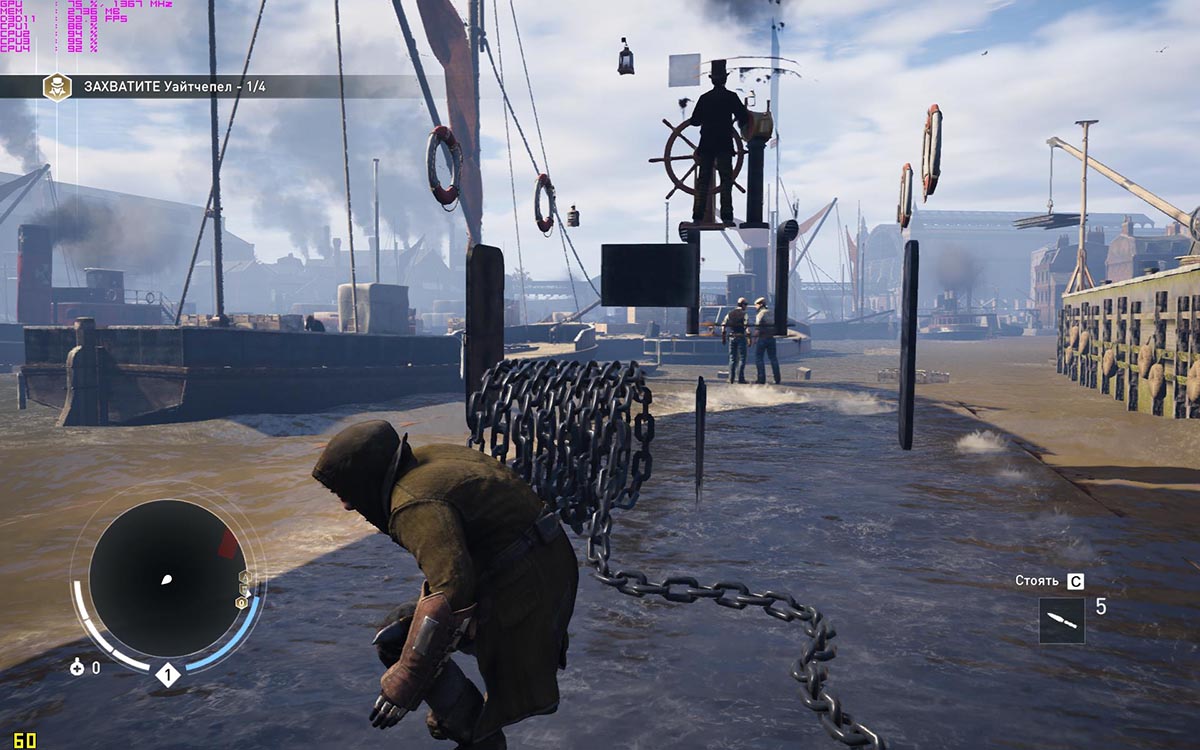This screenshot has height=750, width=1200.
Task: Click the medicine icon beside the minimap
Action: [x=78, y=668]
